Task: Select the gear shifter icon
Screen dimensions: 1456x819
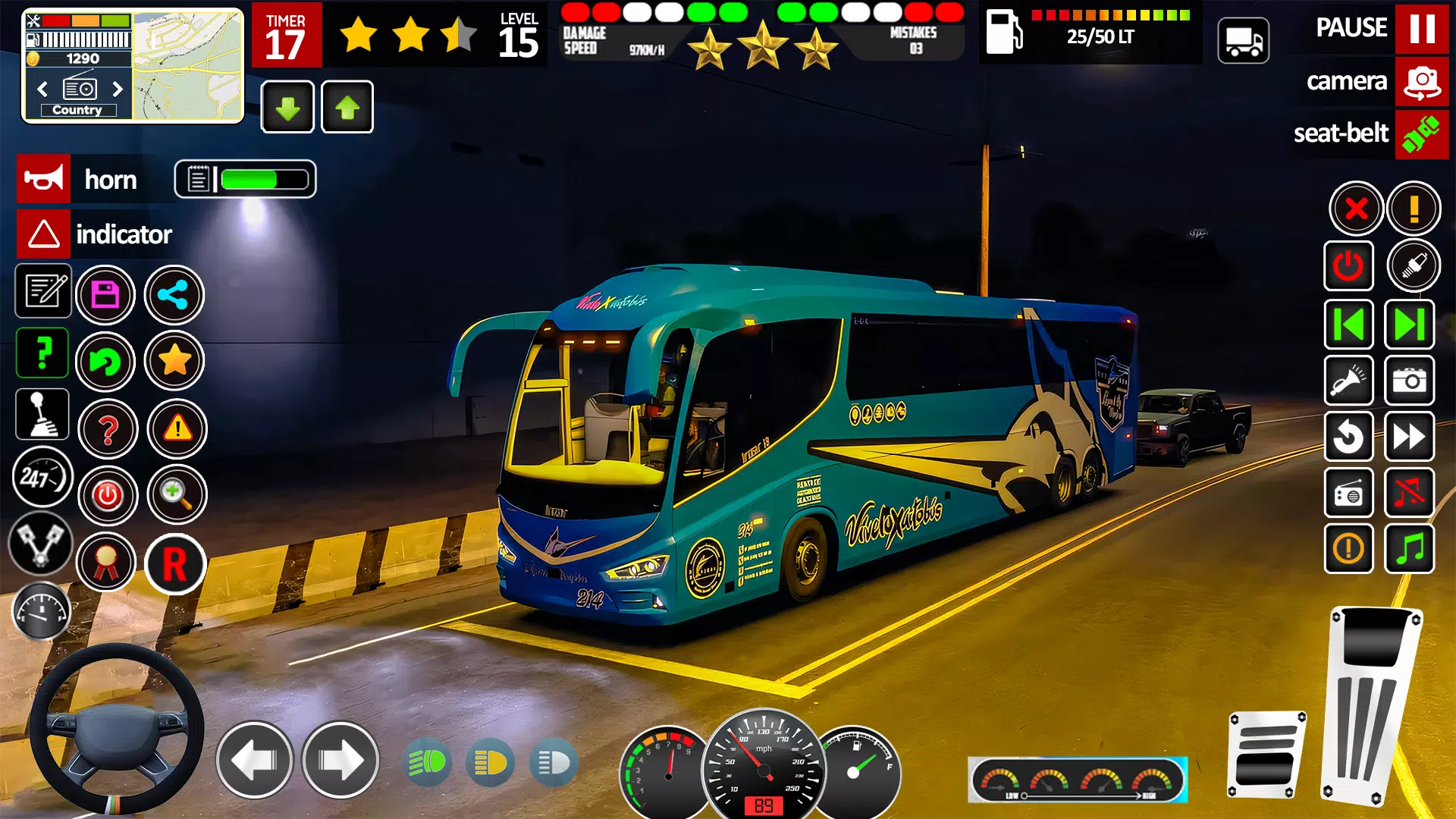Action: coord(42,414)
